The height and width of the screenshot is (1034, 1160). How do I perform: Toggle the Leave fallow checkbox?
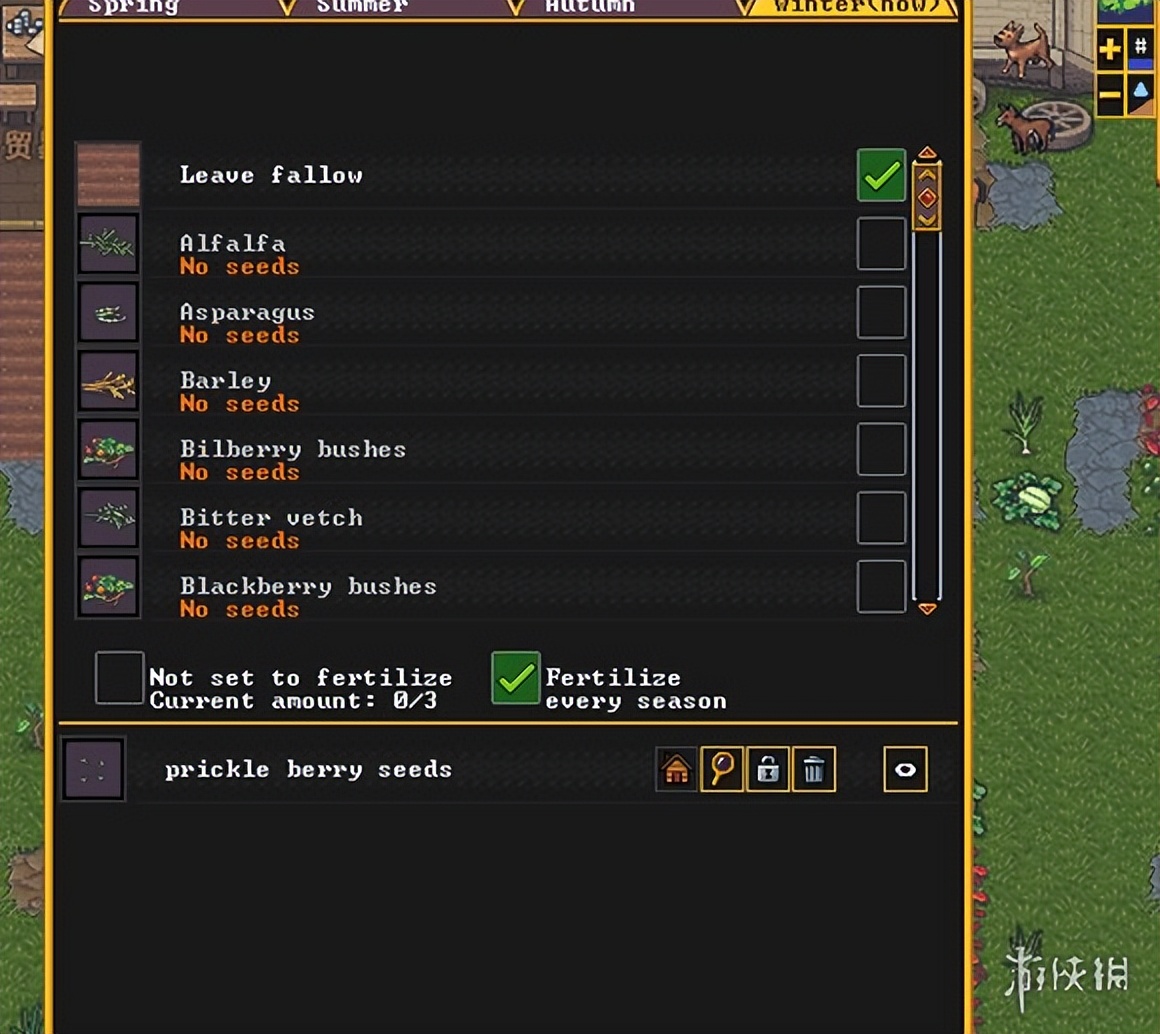coord(881,176)
